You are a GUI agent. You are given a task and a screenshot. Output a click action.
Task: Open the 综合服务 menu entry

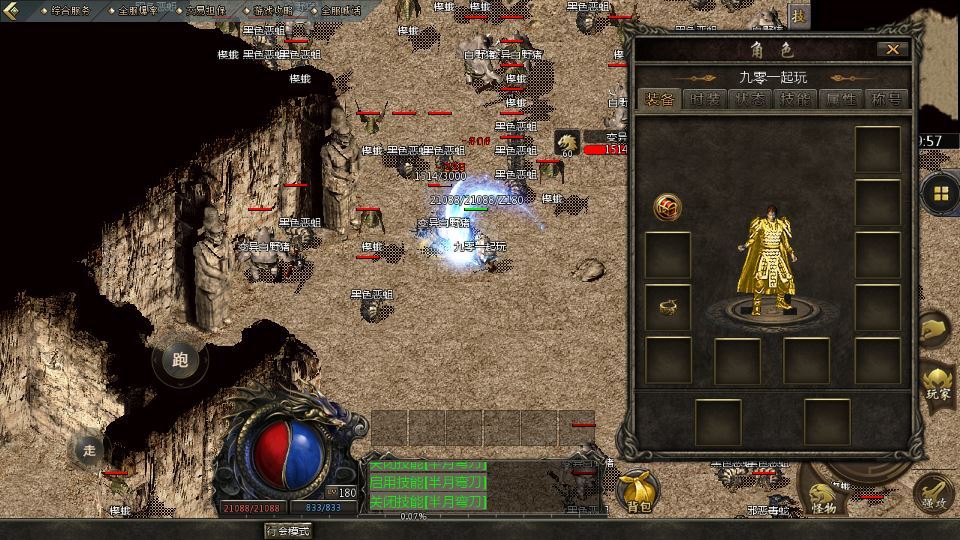pyautogui.click(x=68, y=10)
